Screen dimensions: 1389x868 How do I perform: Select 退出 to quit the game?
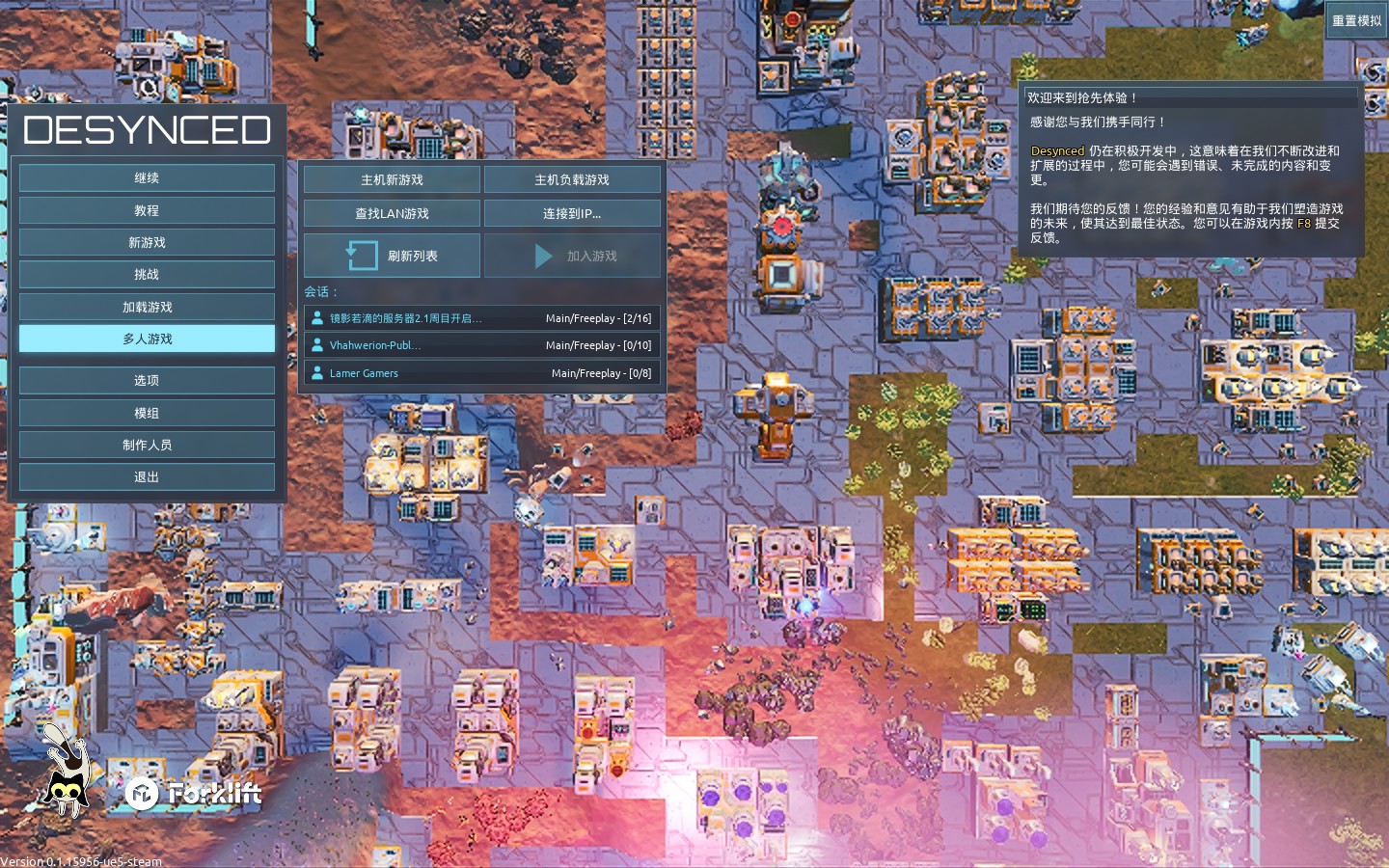pos(147,476)
